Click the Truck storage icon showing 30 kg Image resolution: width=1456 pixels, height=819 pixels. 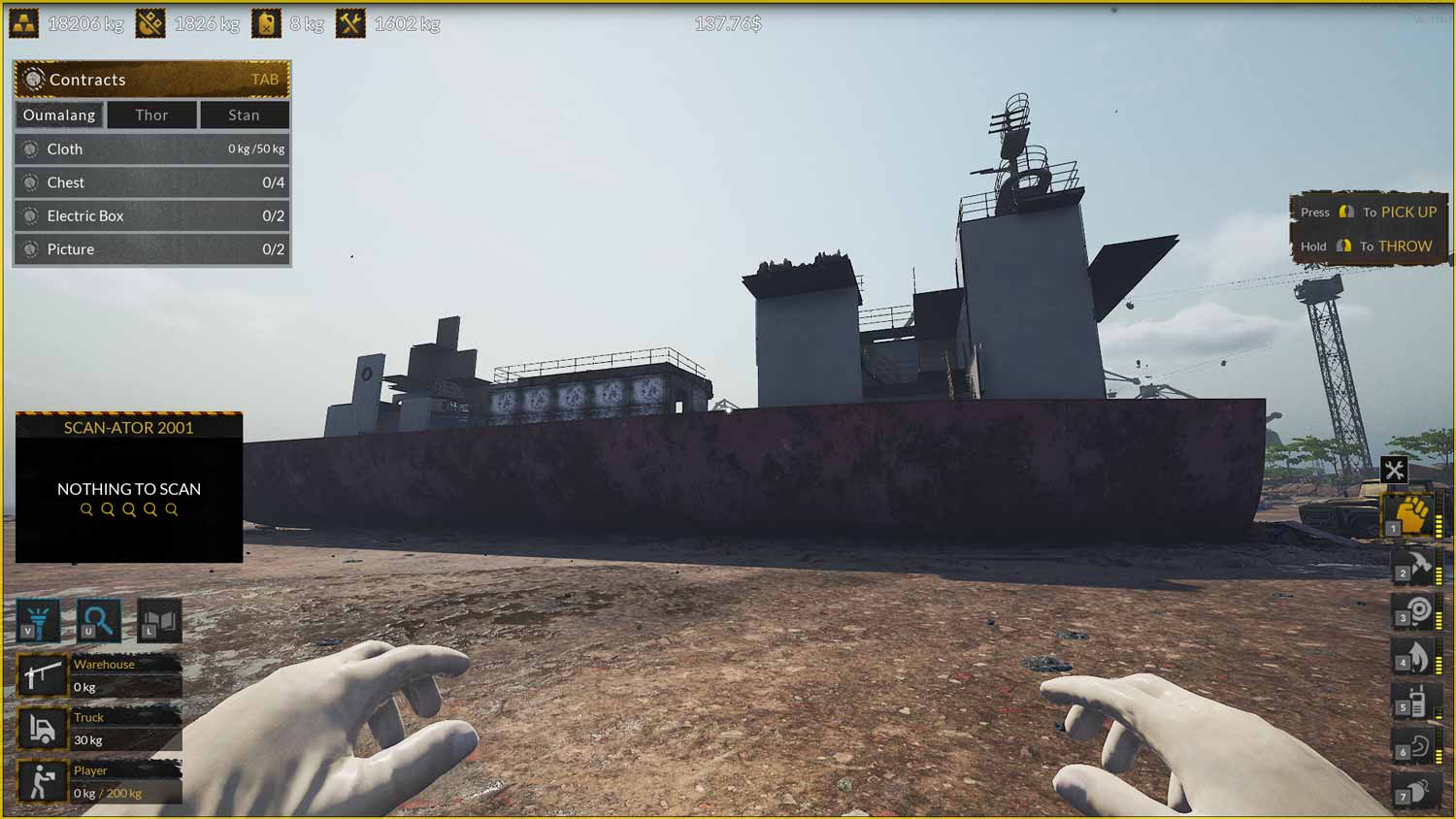(x=43, y=728)
